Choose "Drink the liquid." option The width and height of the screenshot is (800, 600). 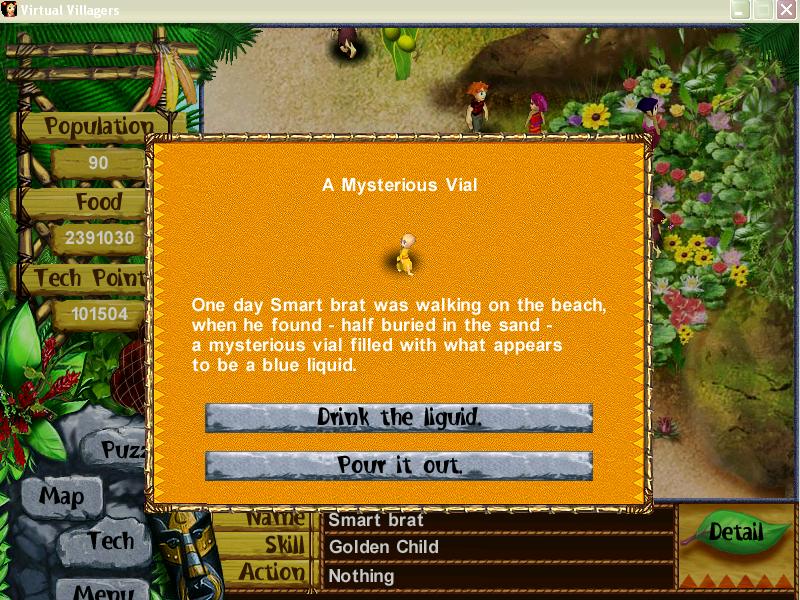tap(399, 417)
